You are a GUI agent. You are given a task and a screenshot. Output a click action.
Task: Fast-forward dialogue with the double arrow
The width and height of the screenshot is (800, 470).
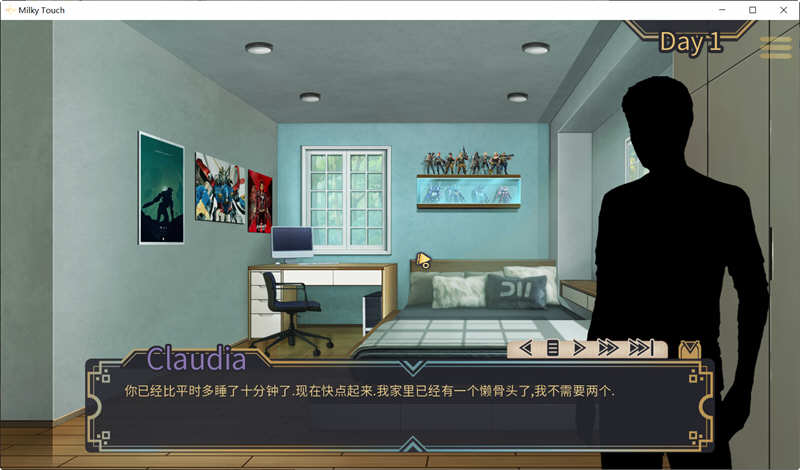coord(608,348)
